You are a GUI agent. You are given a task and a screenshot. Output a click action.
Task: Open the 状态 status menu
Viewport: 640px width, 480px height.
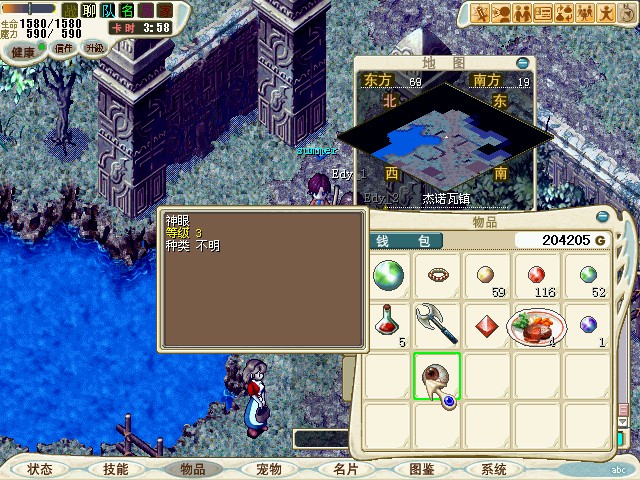40,469
